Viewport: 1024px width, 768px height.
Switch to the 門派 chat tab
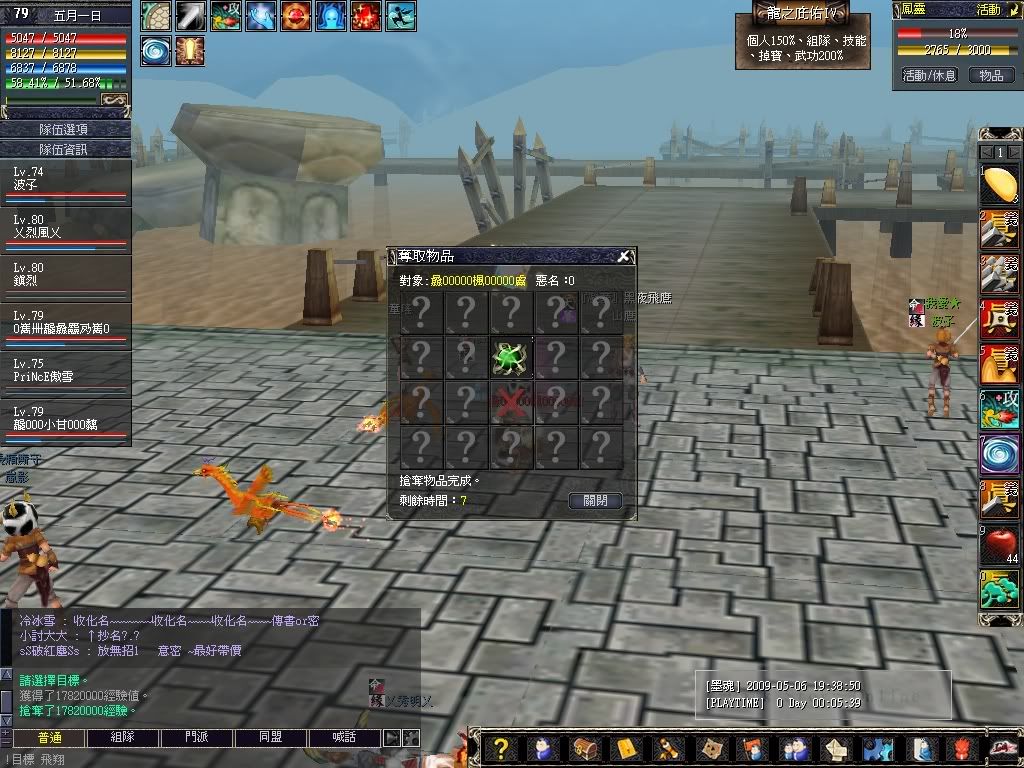click(197, 737)
